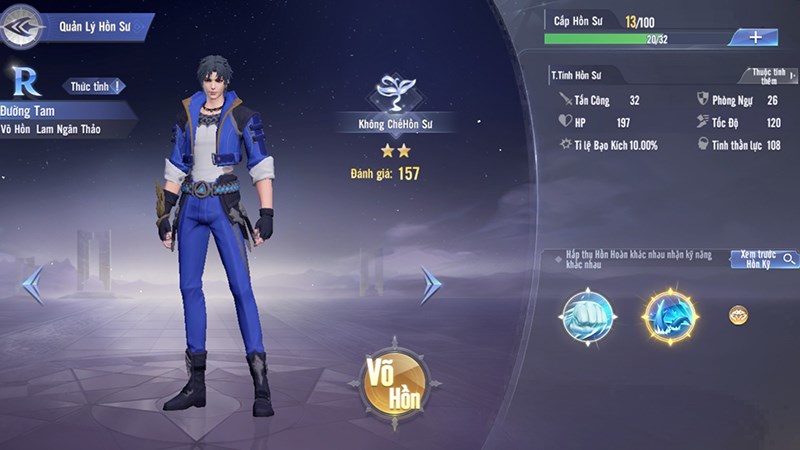This screenshot has height=450, width=800.
Task: Open the Thuộc tính thêm extra attributes tab
Action: pos(767,75)
